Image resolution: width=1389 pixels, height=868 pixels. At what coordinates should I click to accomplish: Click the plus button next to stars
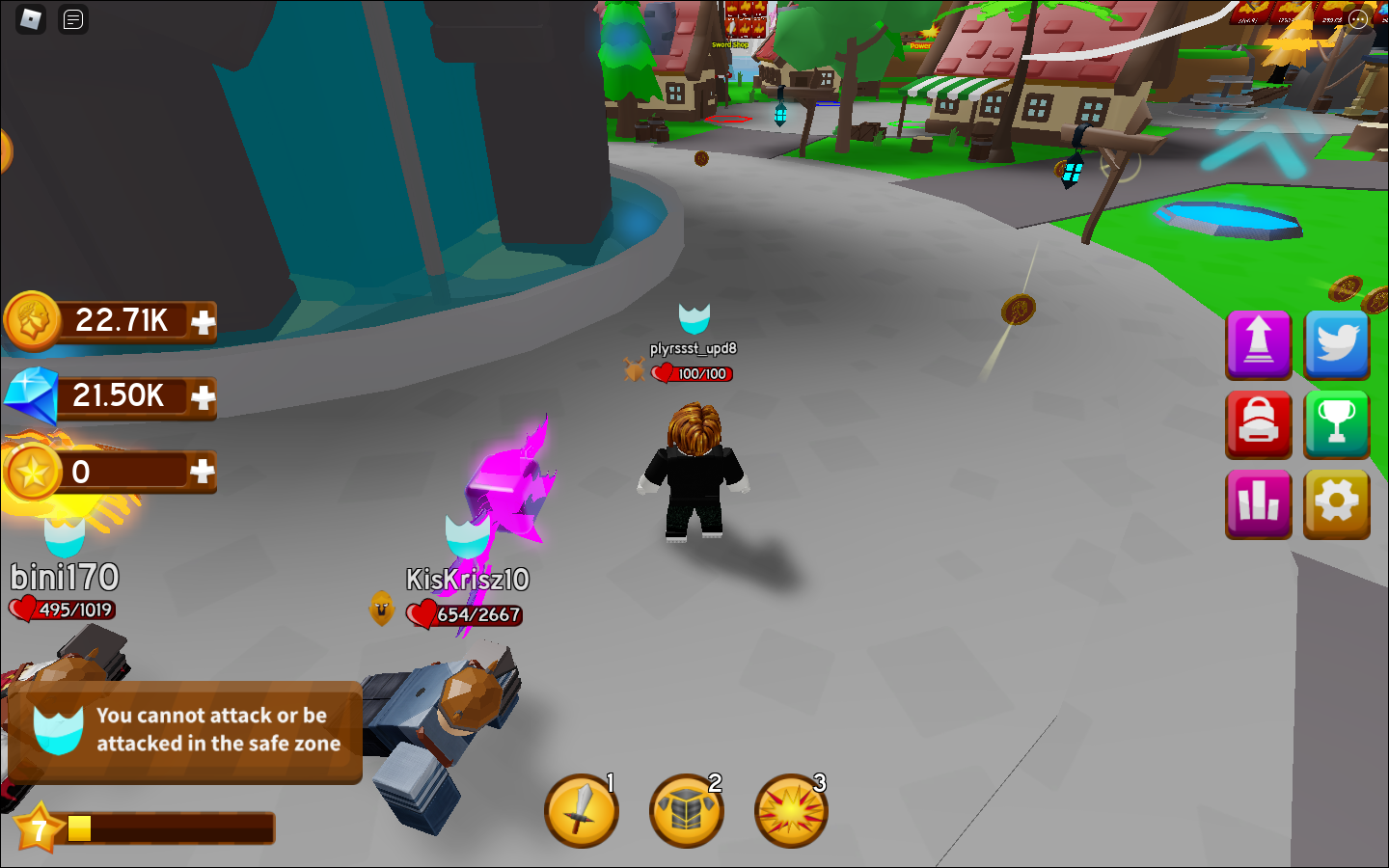point(203,472)
